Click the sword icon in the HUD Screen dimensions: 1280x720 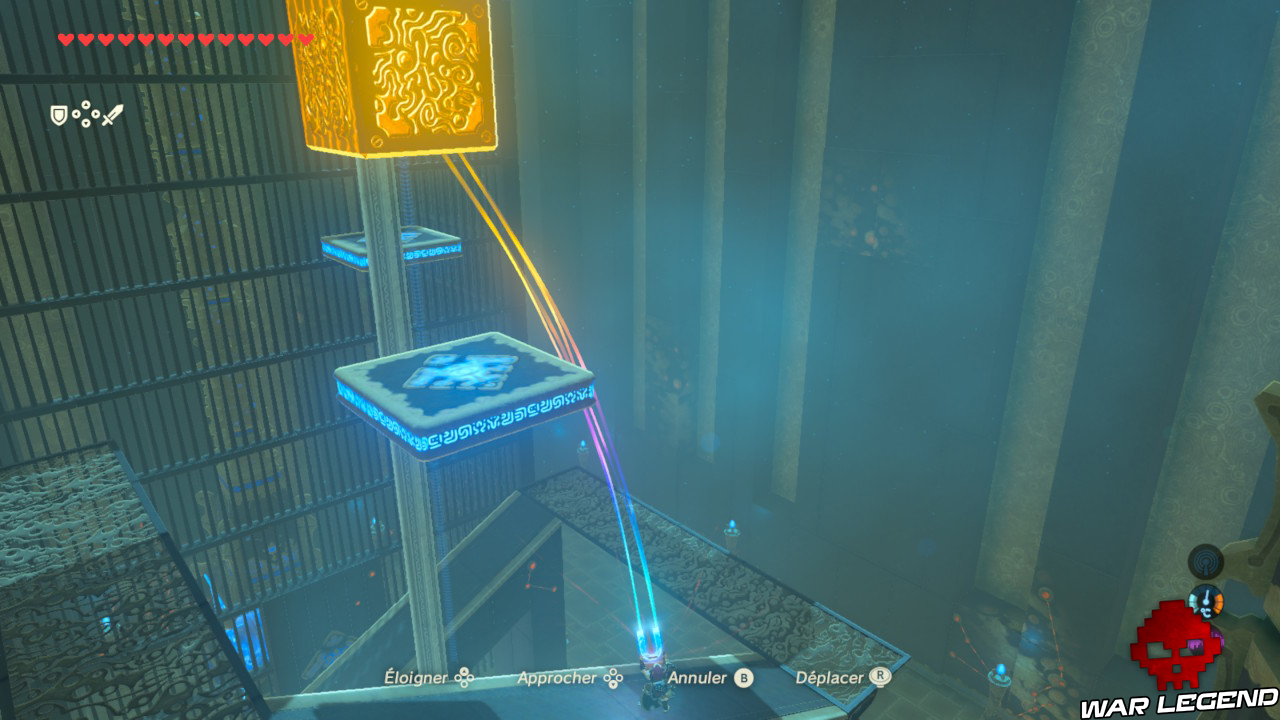pos(112,113)
